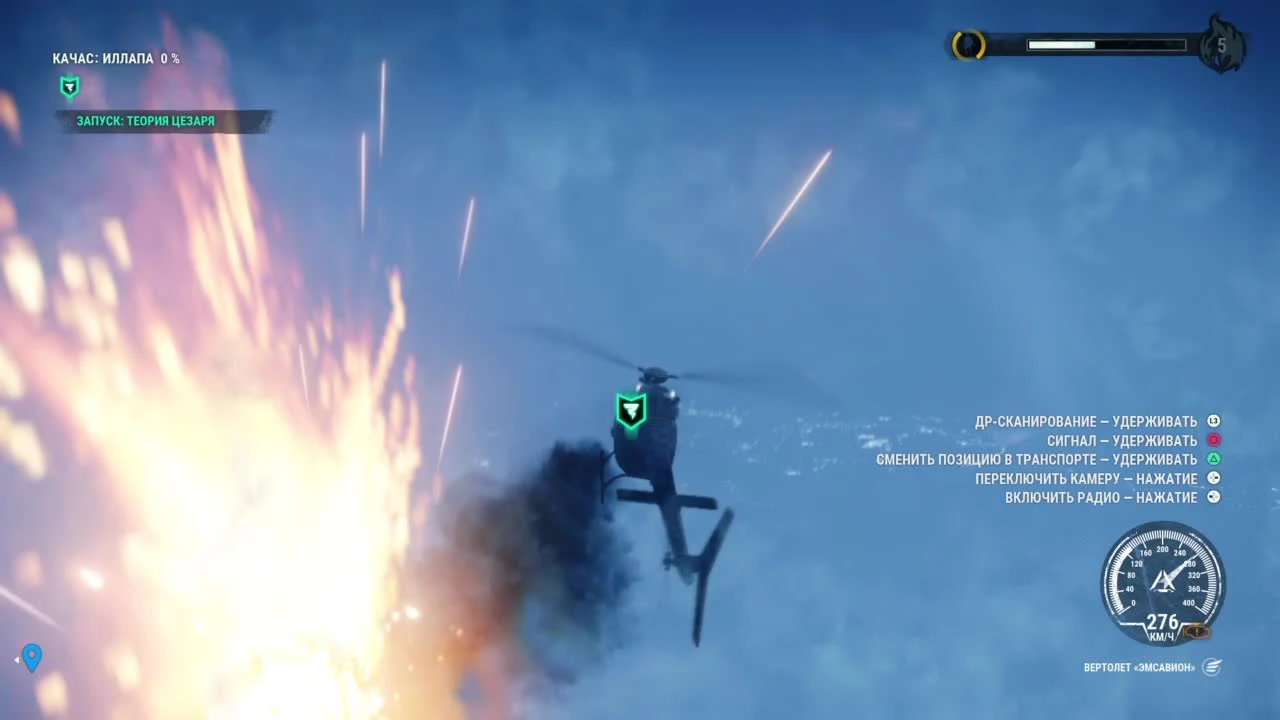Open the ЗАПУСК: ТЕОРИЯ ЦЕЗАРЯ mission banner

pyautogui.click(x=146, y=120)
